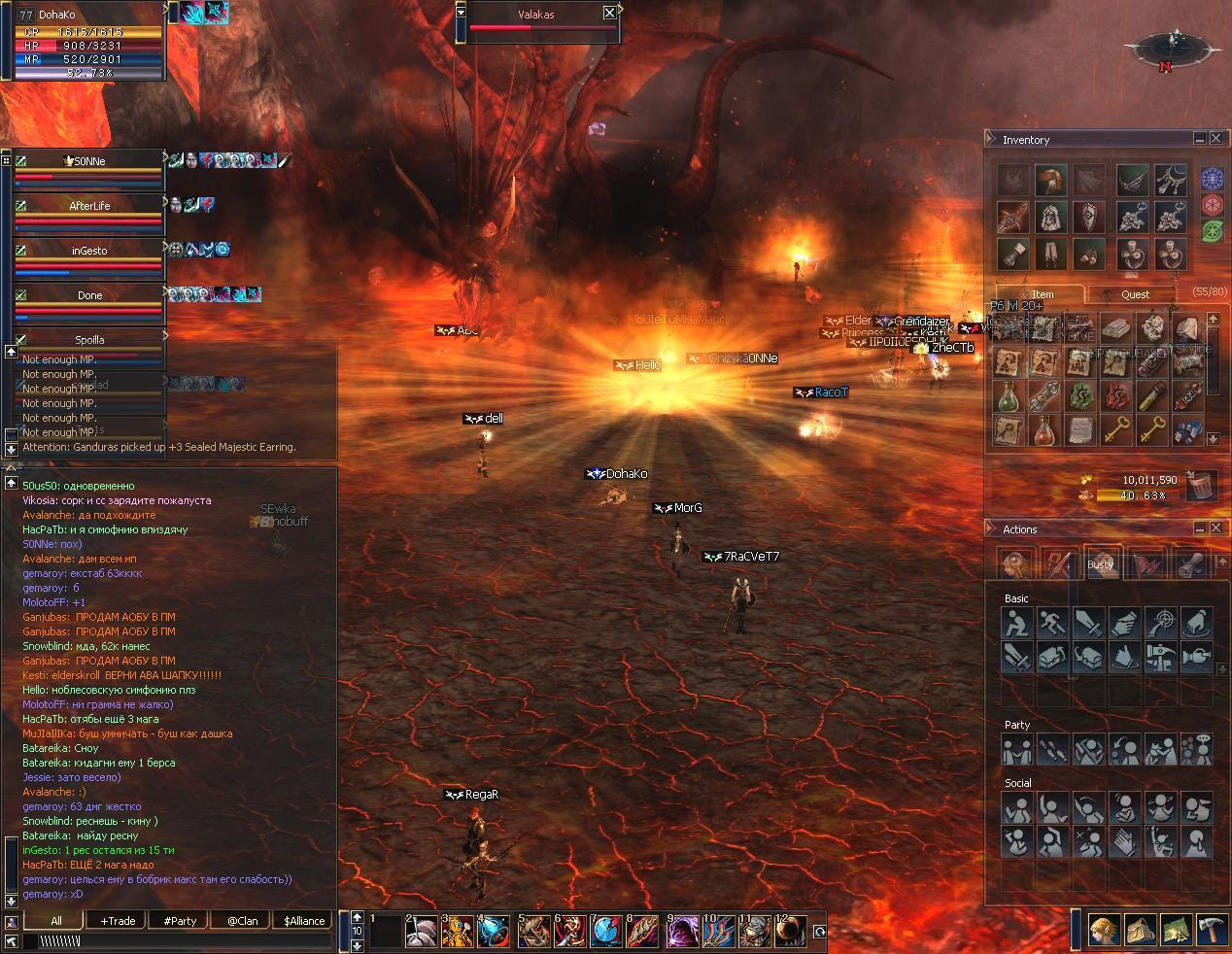Toggle the Walk/Run action icon

click(1053, 622)
